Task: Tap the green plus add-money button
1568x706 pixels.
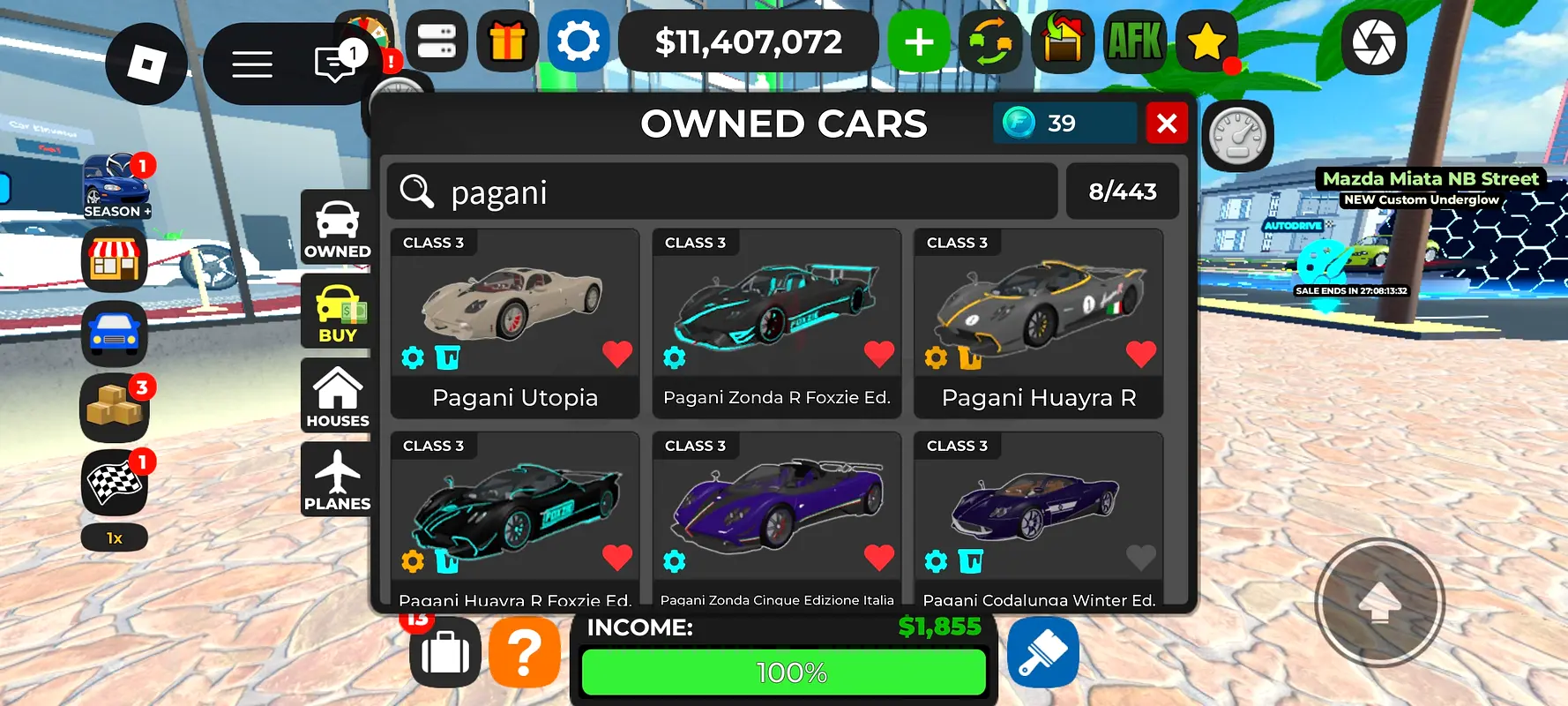Action: (x=919, y=41)
